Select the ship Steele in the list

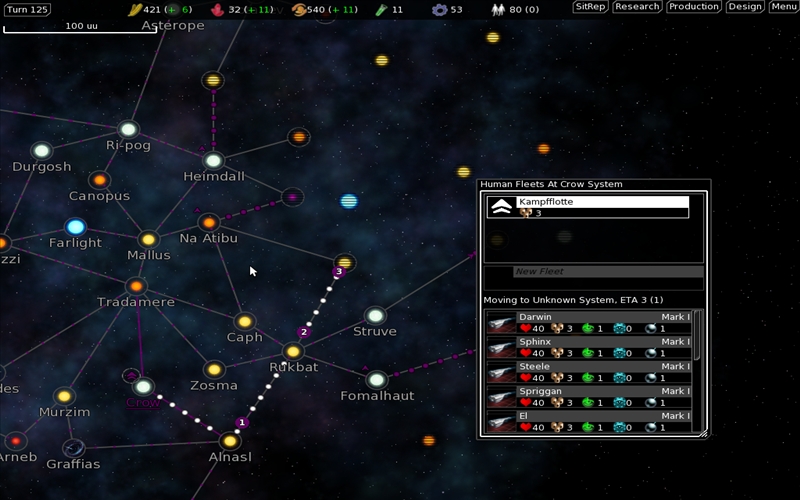point(590,372)
